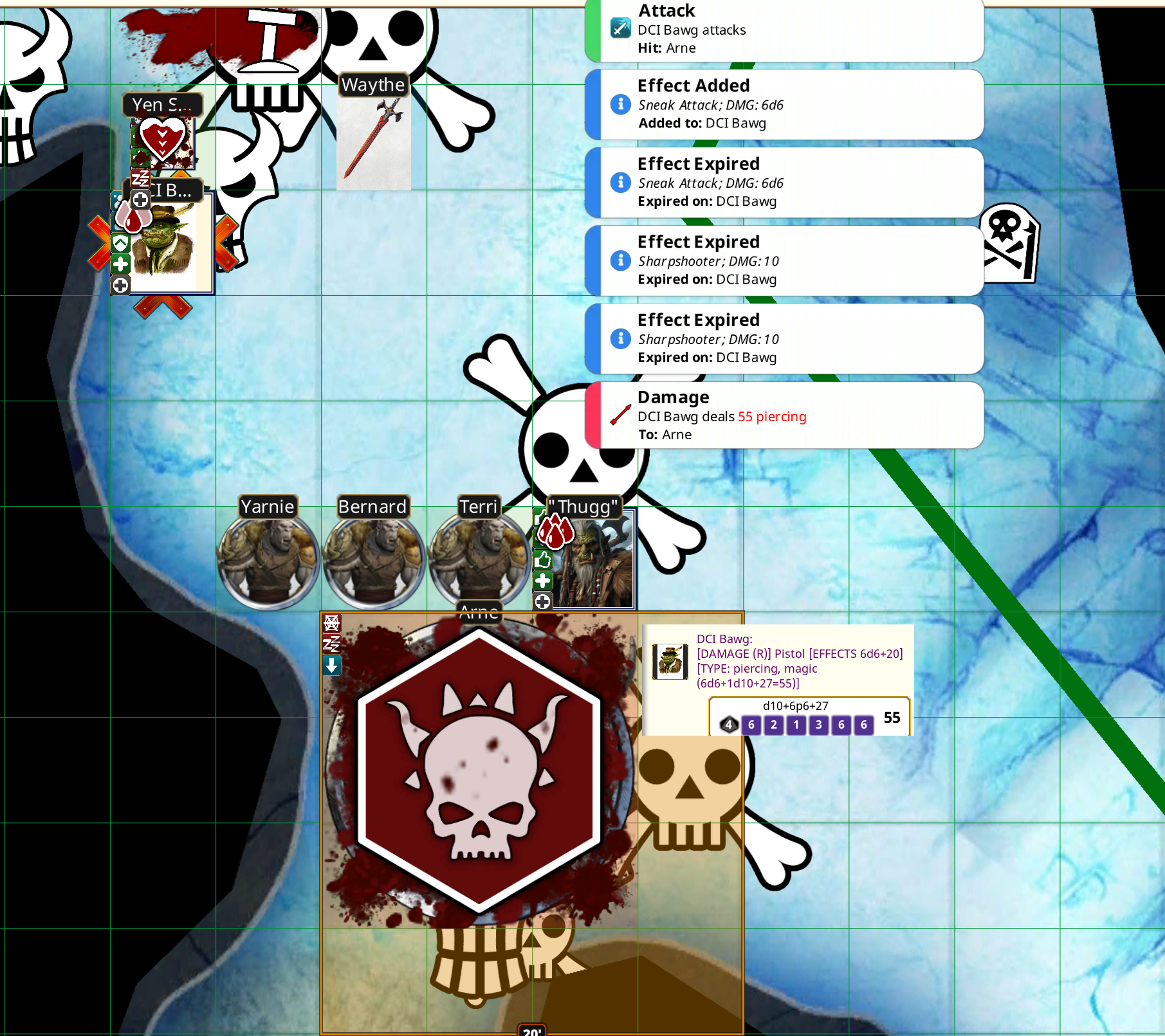Click the gray plus status icon below DCI Bawg
1165x1036 pixels.
pyautogui.click(x=121, y=285)
